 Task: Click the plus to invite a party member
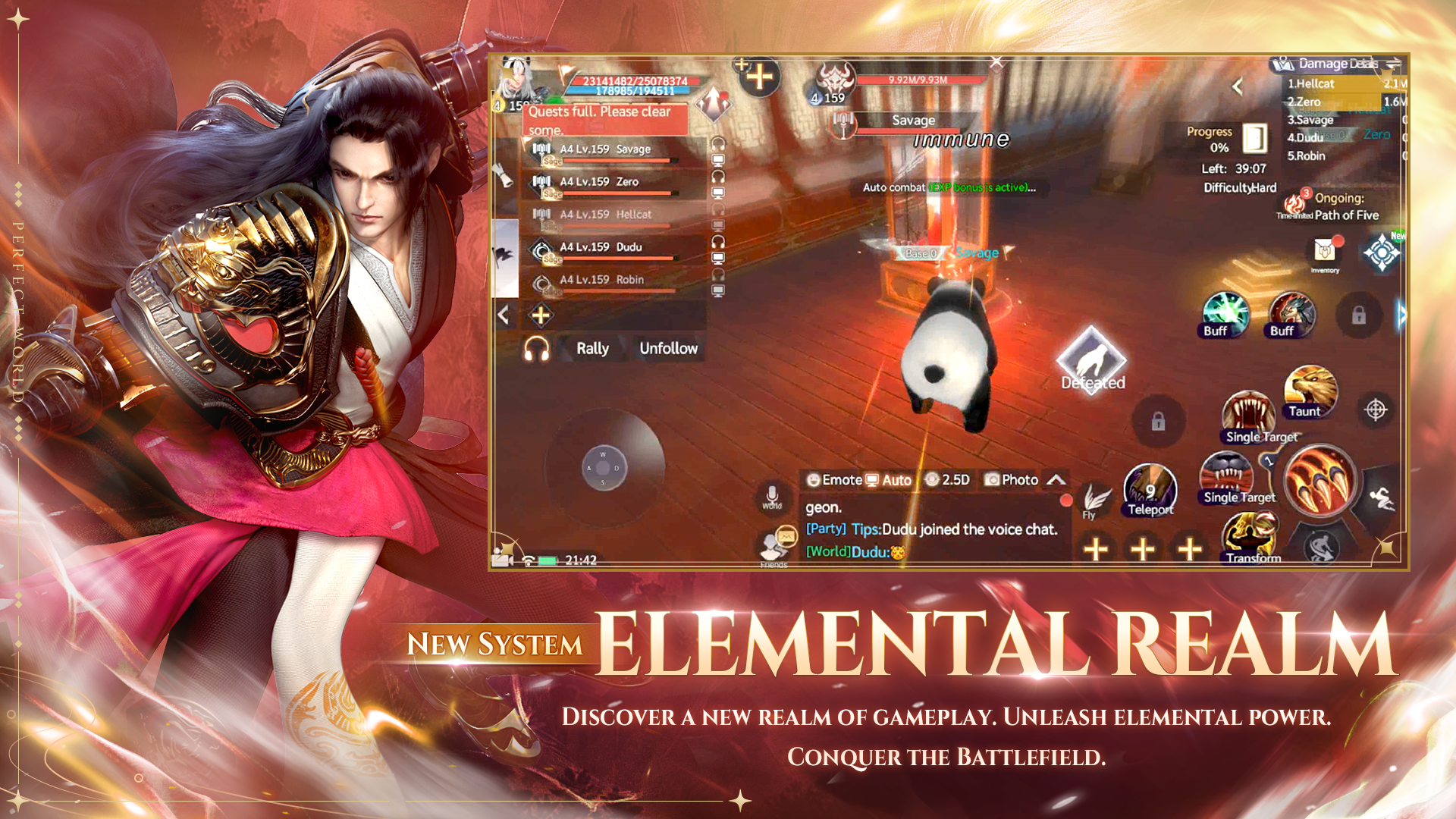click(540, 313)
